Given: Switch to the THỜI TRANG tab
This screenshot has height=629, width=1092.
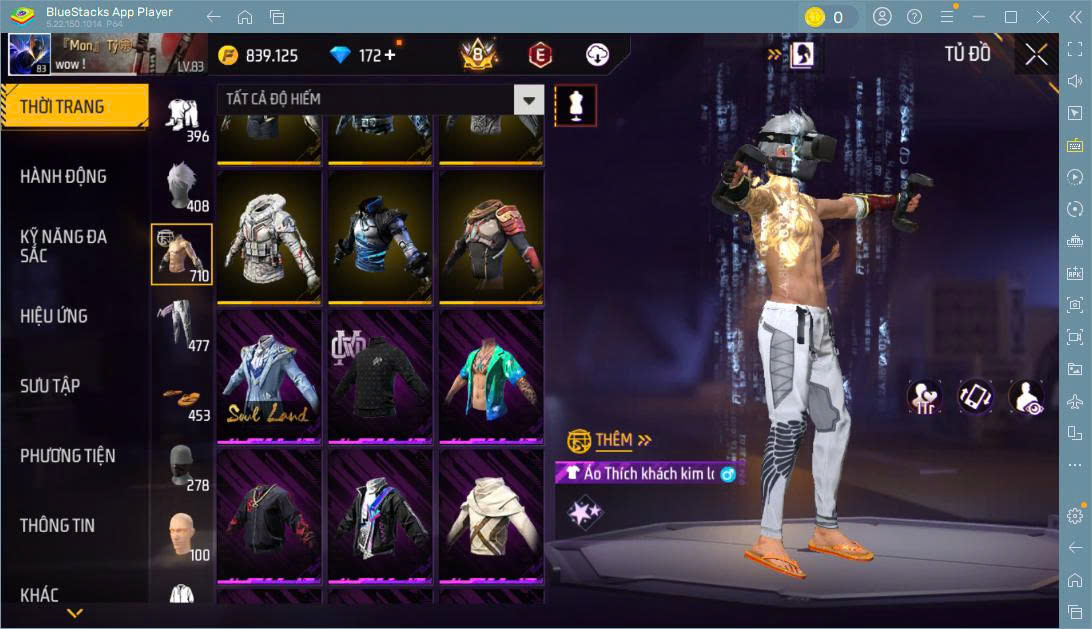Looking at the screenshot, I should point(73,107).
